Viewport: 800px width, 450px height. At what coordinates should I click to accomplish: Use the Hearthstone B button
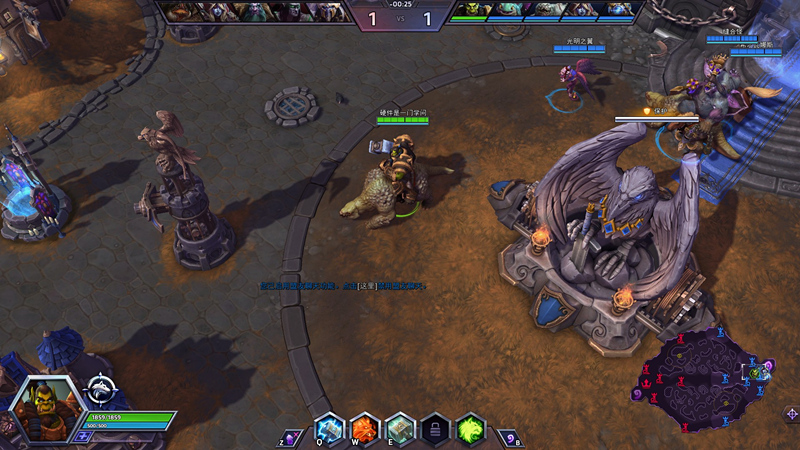[512, 436]
